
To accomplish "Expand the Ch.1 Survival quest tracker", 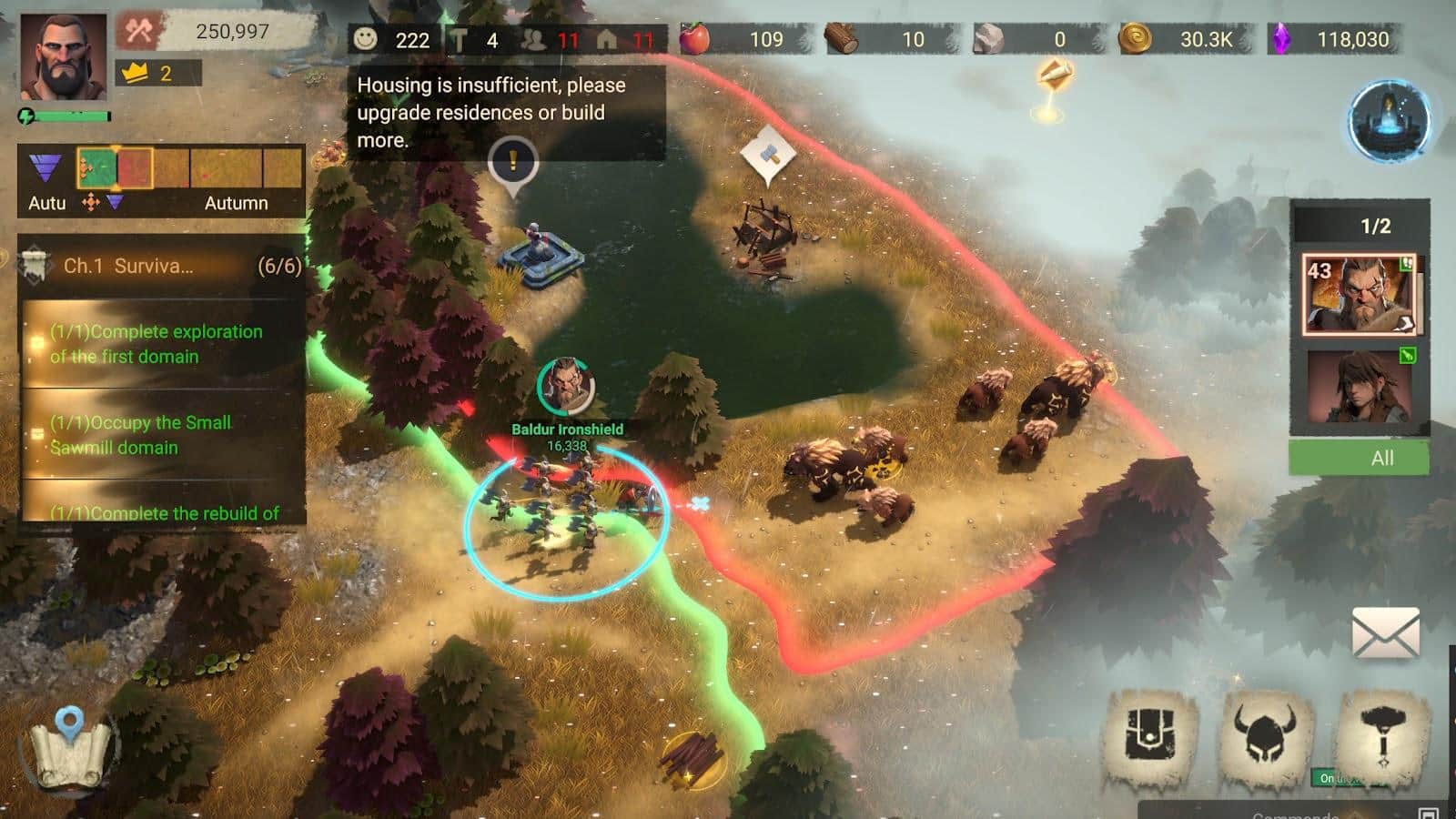I will point(162,266).
